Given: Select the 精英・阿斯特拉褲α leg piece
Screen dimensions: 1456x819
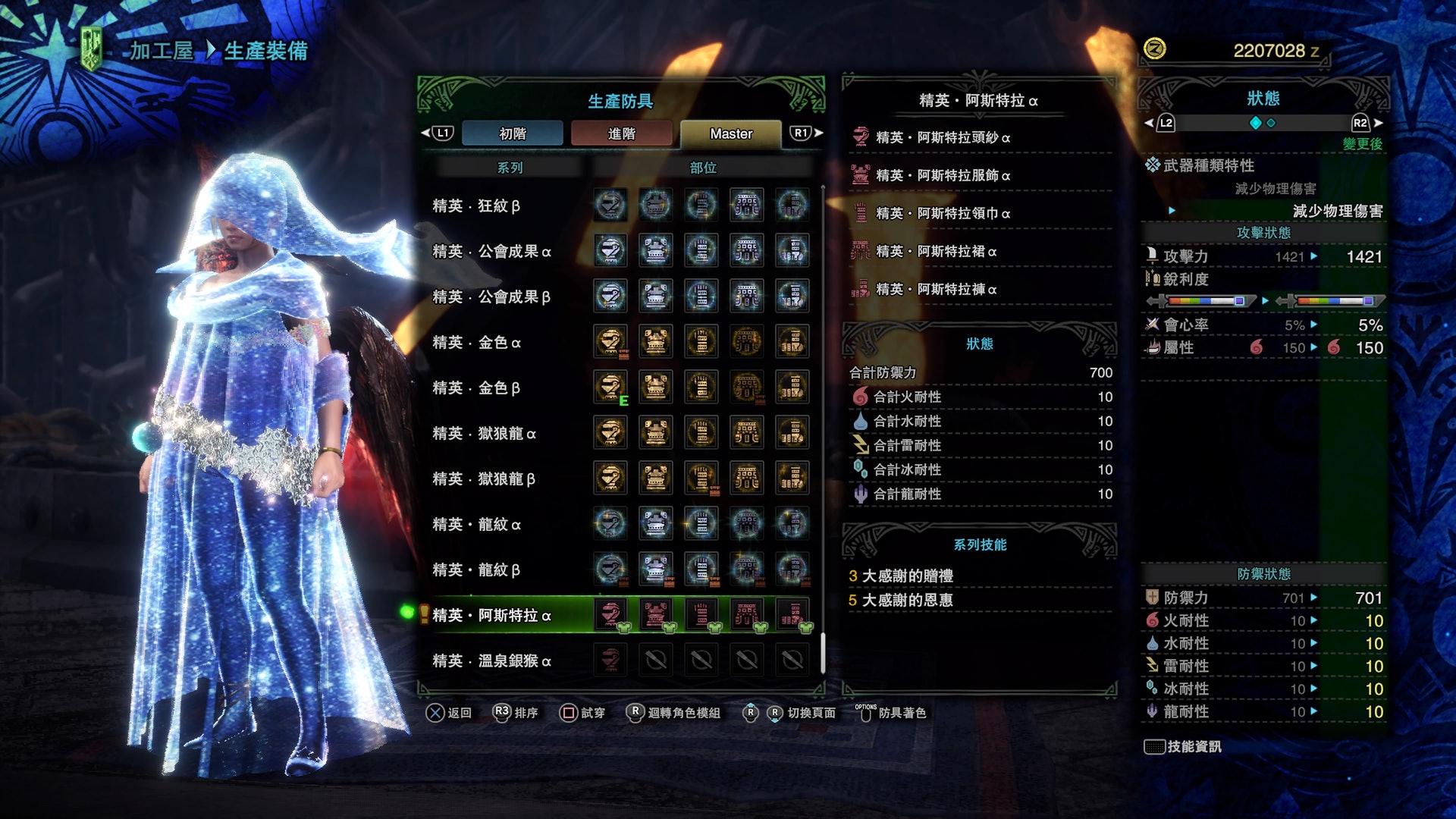Looking at the screenshot, I should point(936,289).
